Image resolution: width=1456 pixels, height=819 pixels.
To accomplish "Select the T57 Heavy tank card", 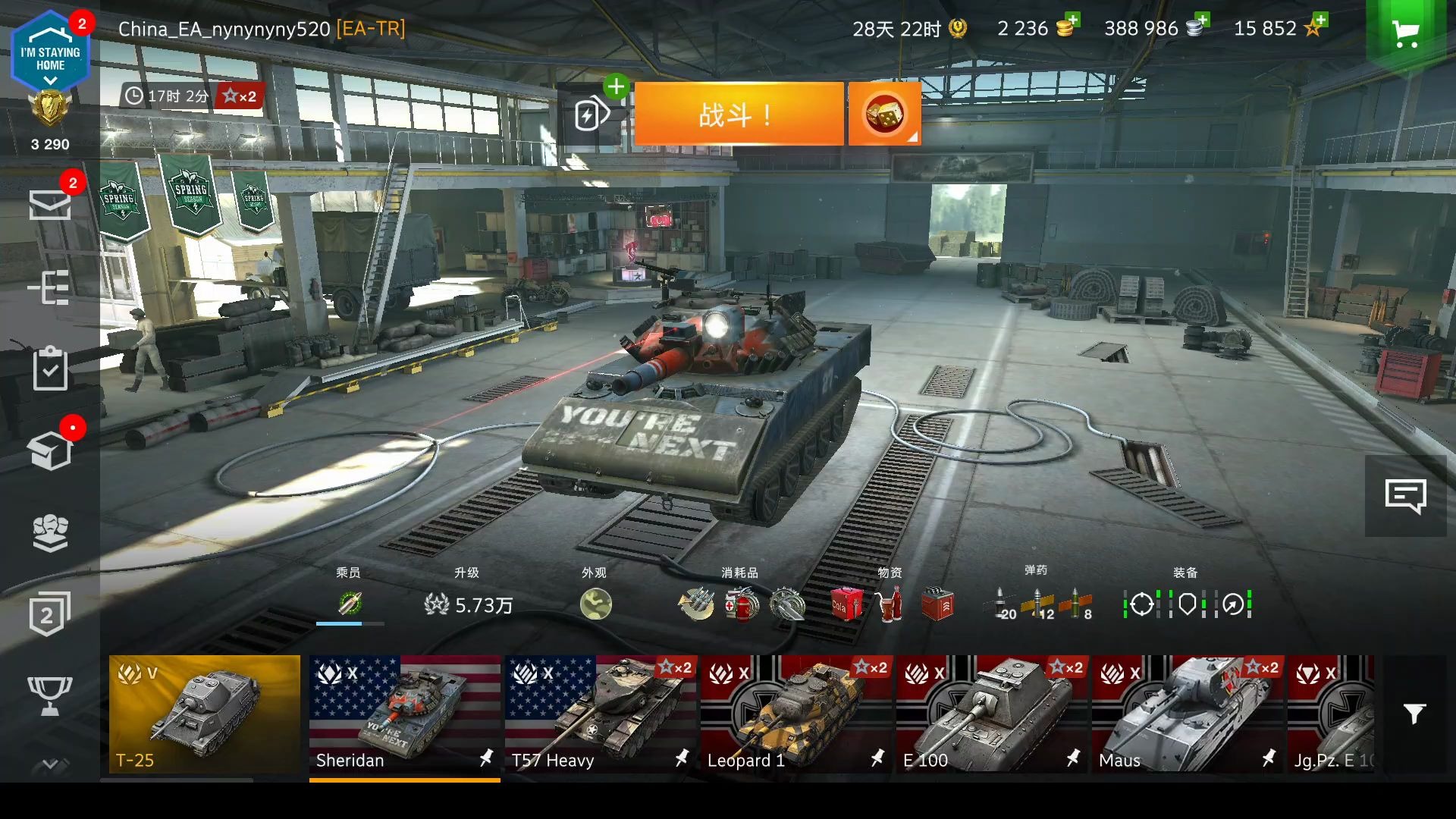I will [x=599, y=714].
